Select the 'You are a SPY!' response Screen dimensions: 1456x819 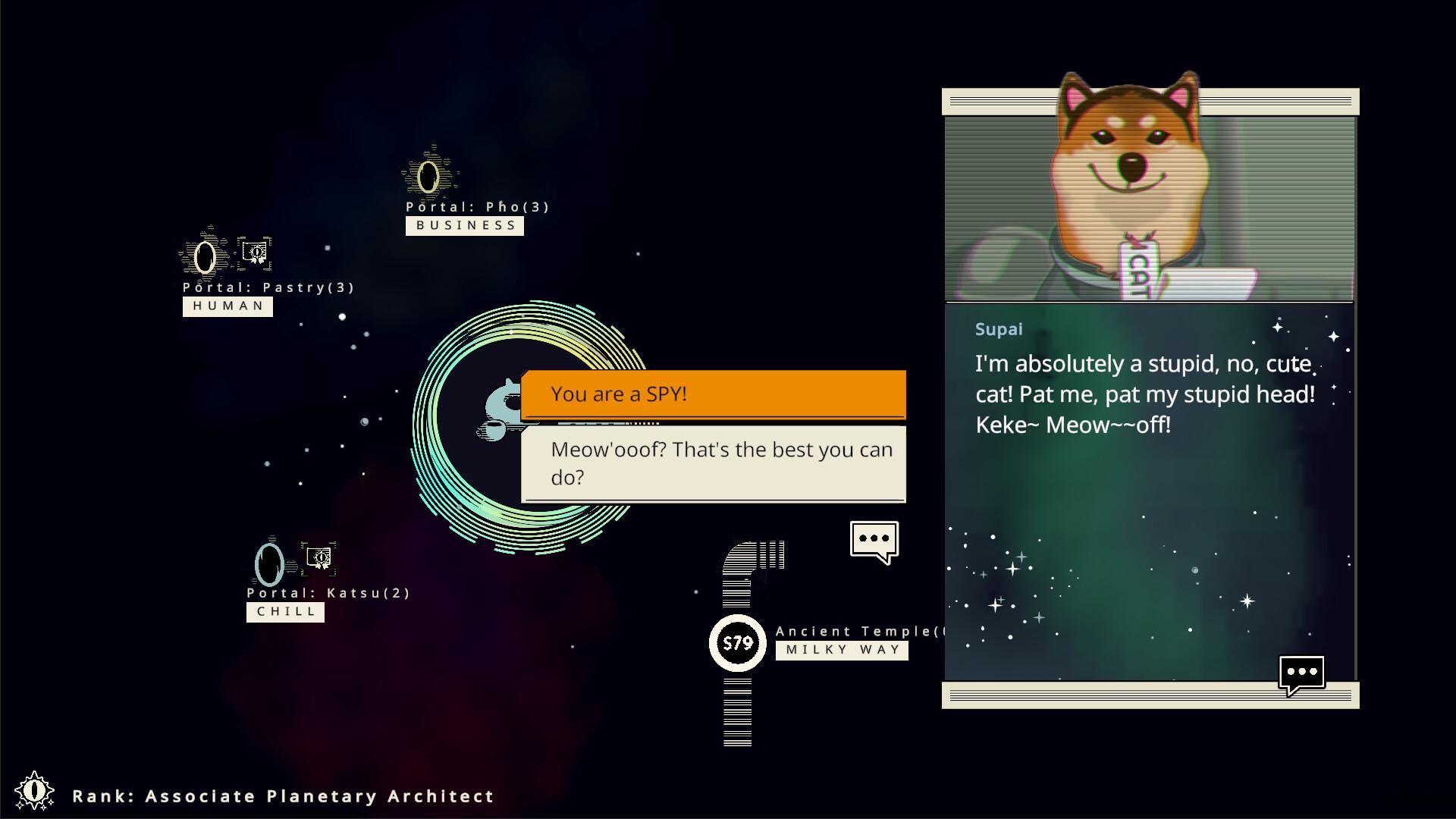(713, 394)
